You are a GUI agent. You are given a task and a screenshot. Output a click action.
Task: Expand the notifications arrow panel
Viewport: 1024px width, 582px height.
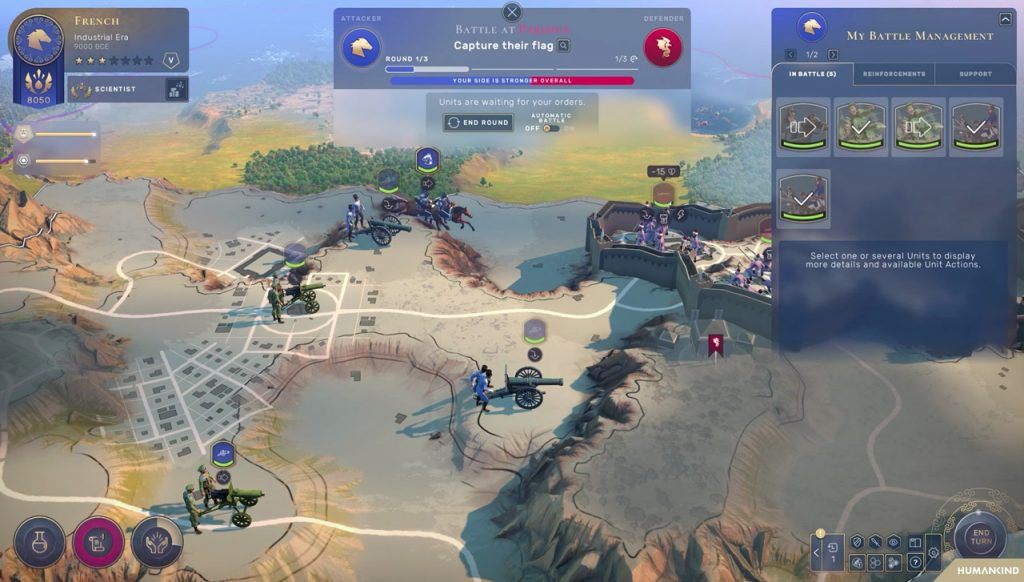(x=816, y=551)
